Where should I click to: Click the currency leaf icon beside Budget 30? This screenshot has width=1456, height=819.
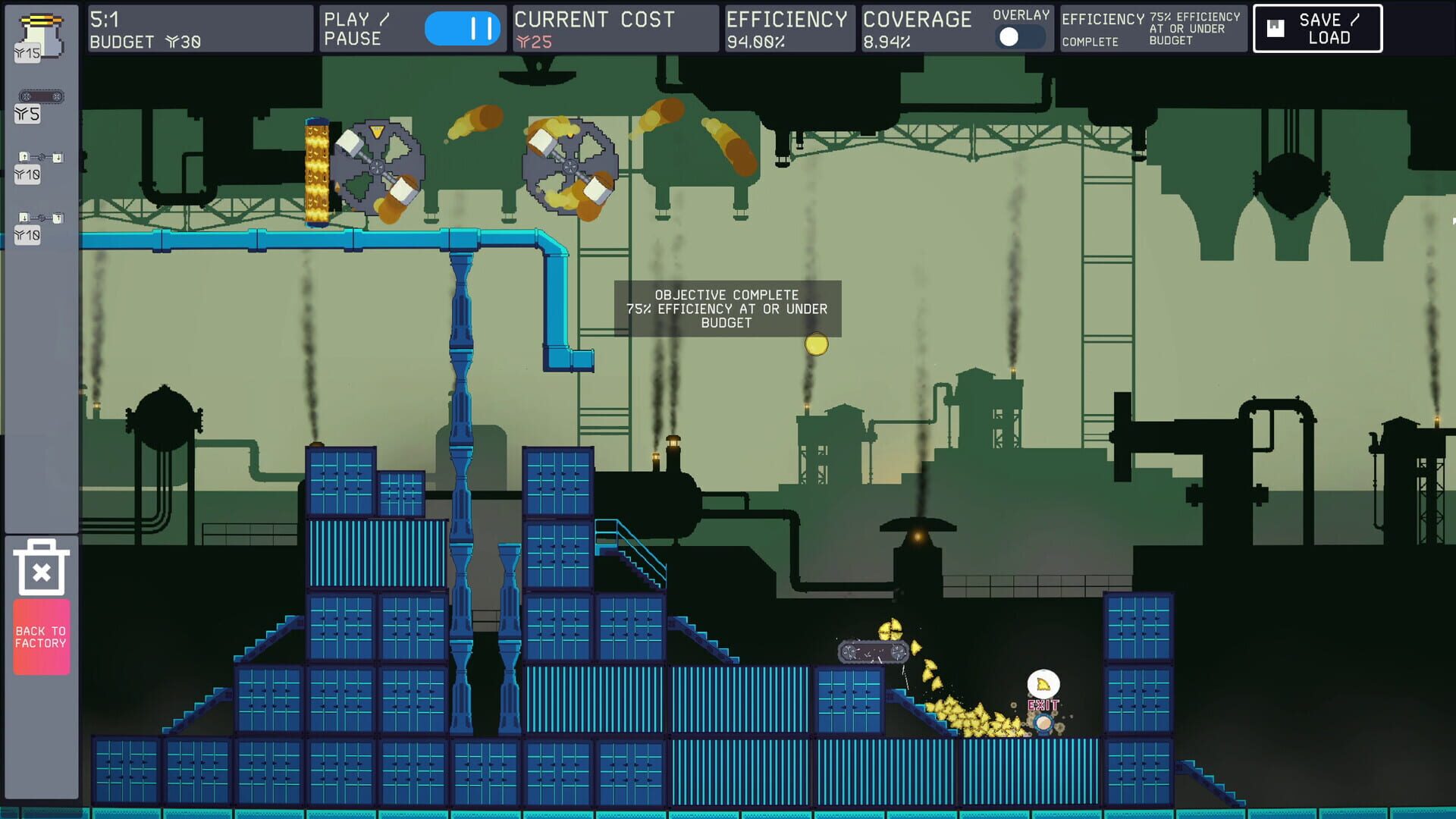(171, 43)
